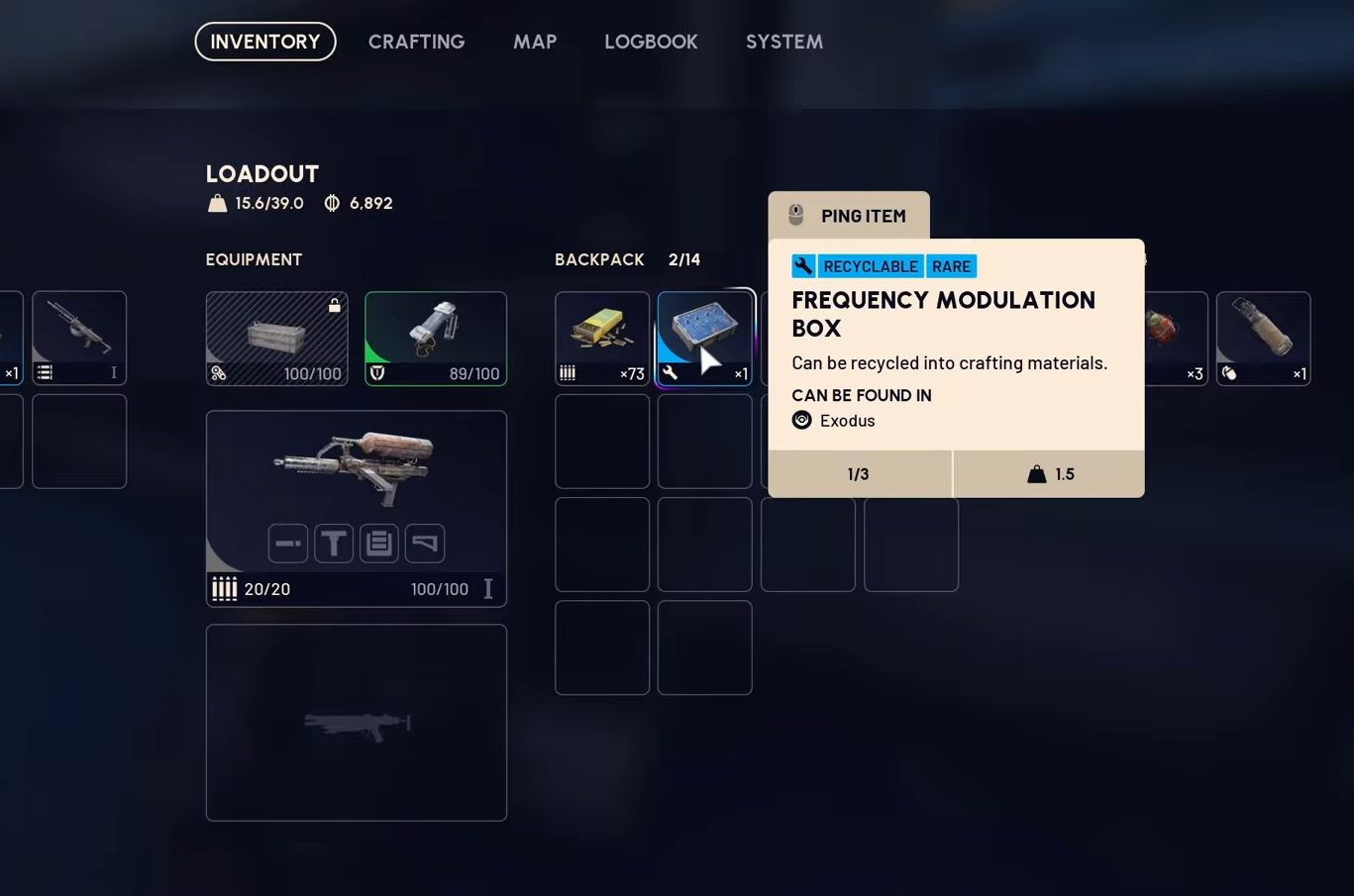Select the cylindrical canister item slot
Viewport: 1354px width, 896px height.
[x=1263, y=338]
